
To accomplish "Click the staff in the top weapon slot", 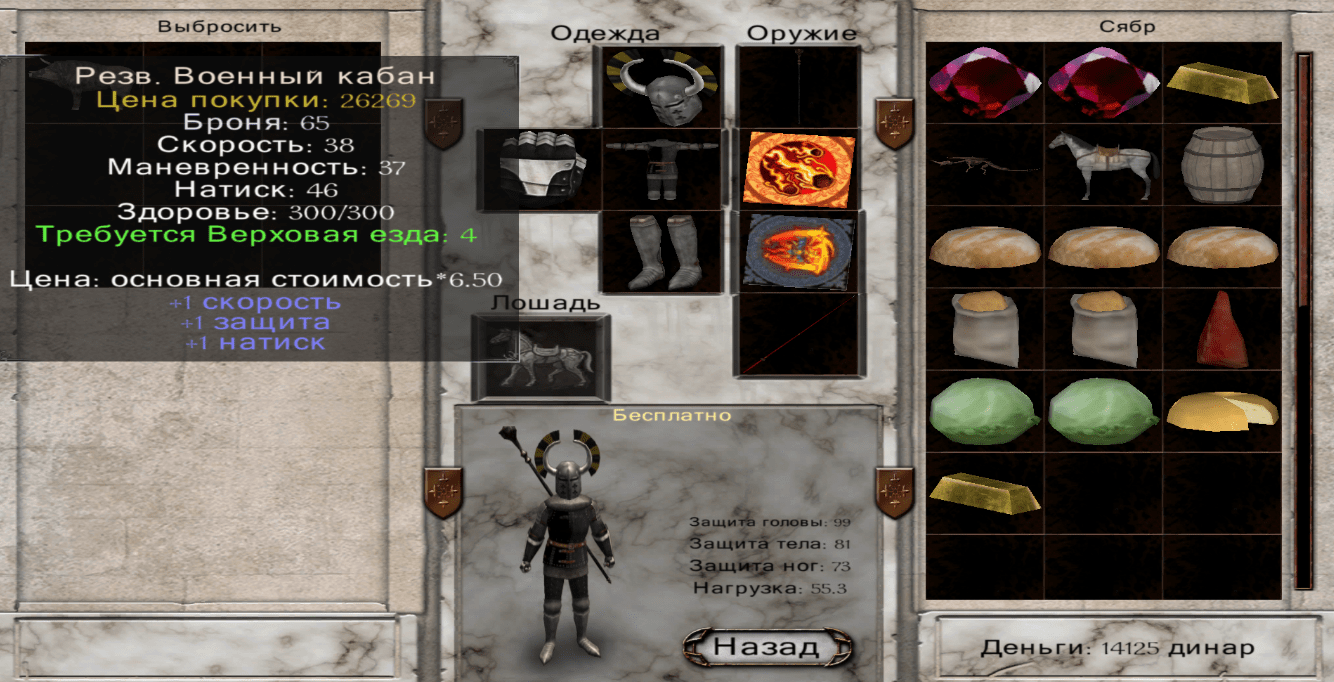I will tap(798, 87).
